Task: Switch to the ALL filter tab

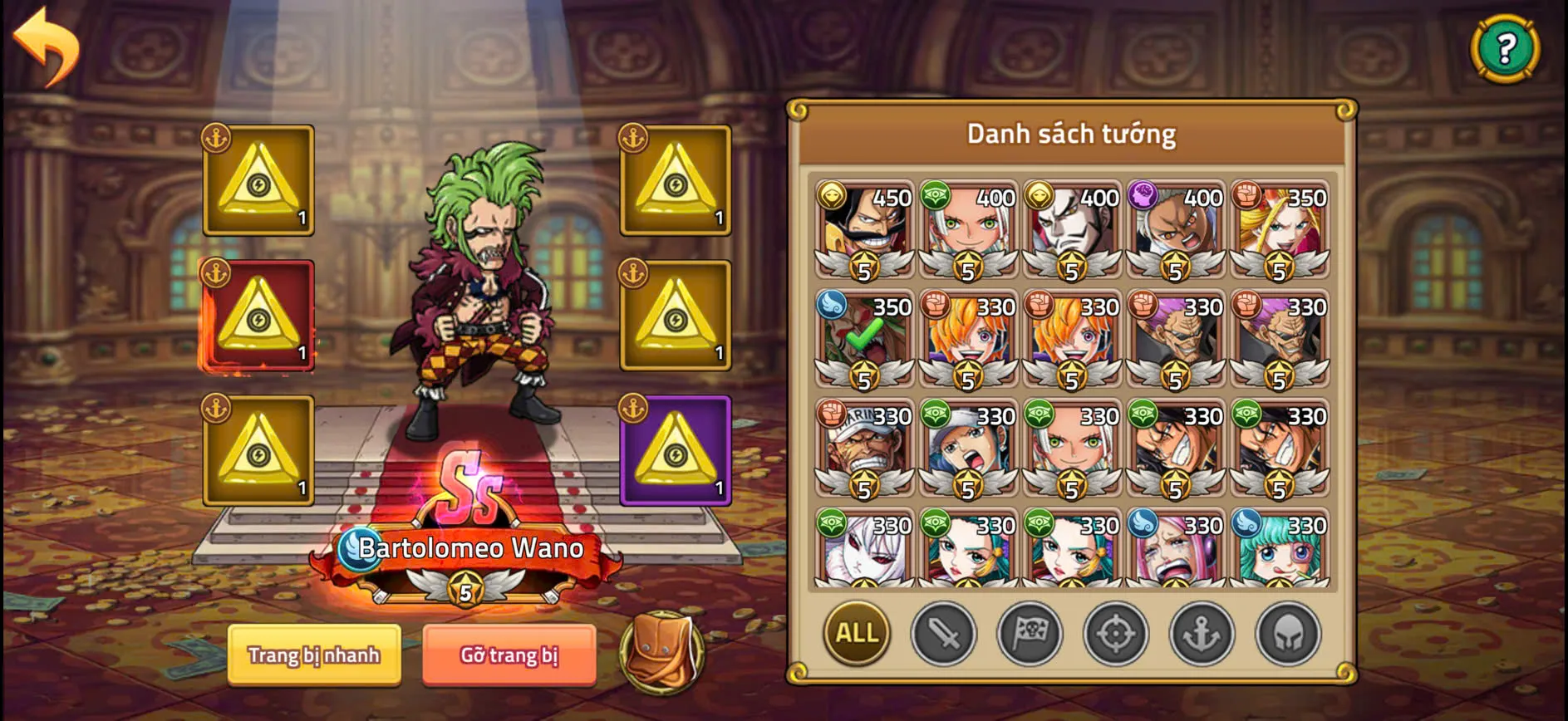Action: 855,633
